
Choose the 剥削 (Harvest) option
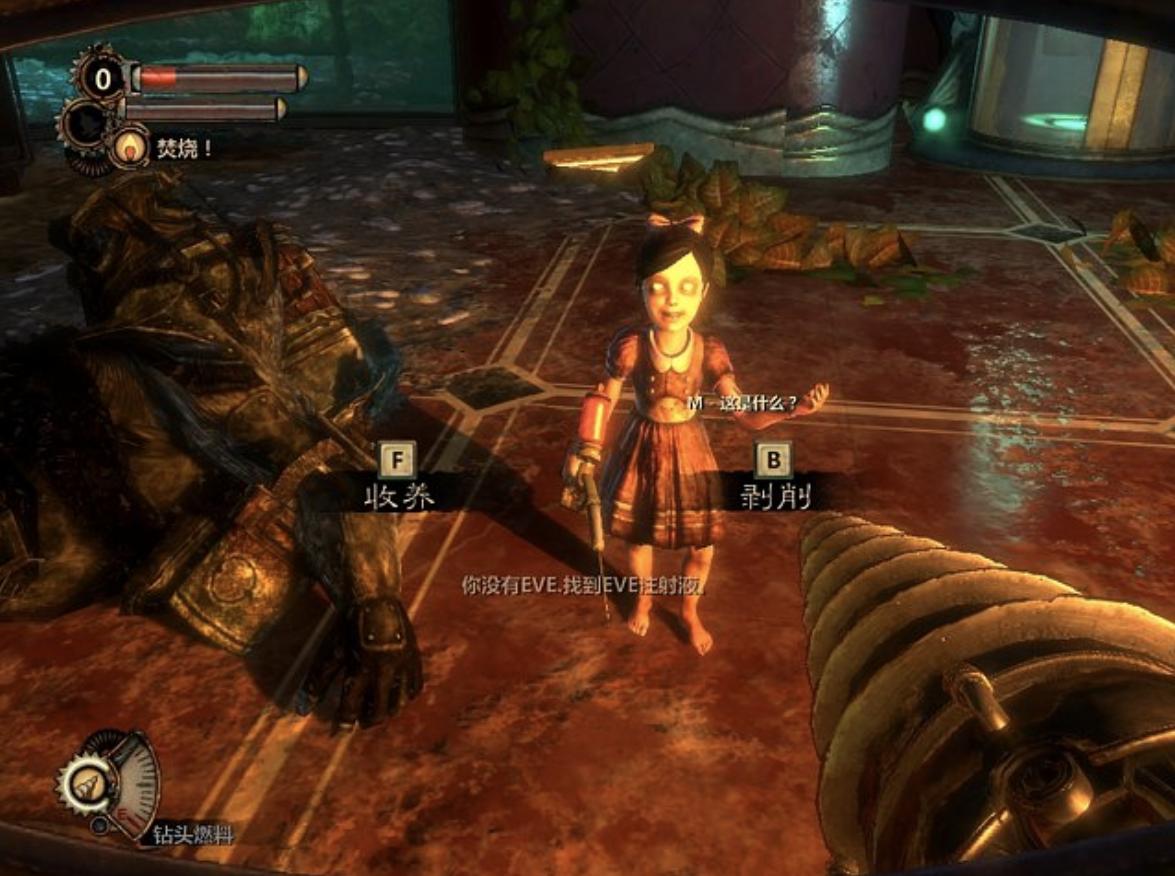coord(773,492)
